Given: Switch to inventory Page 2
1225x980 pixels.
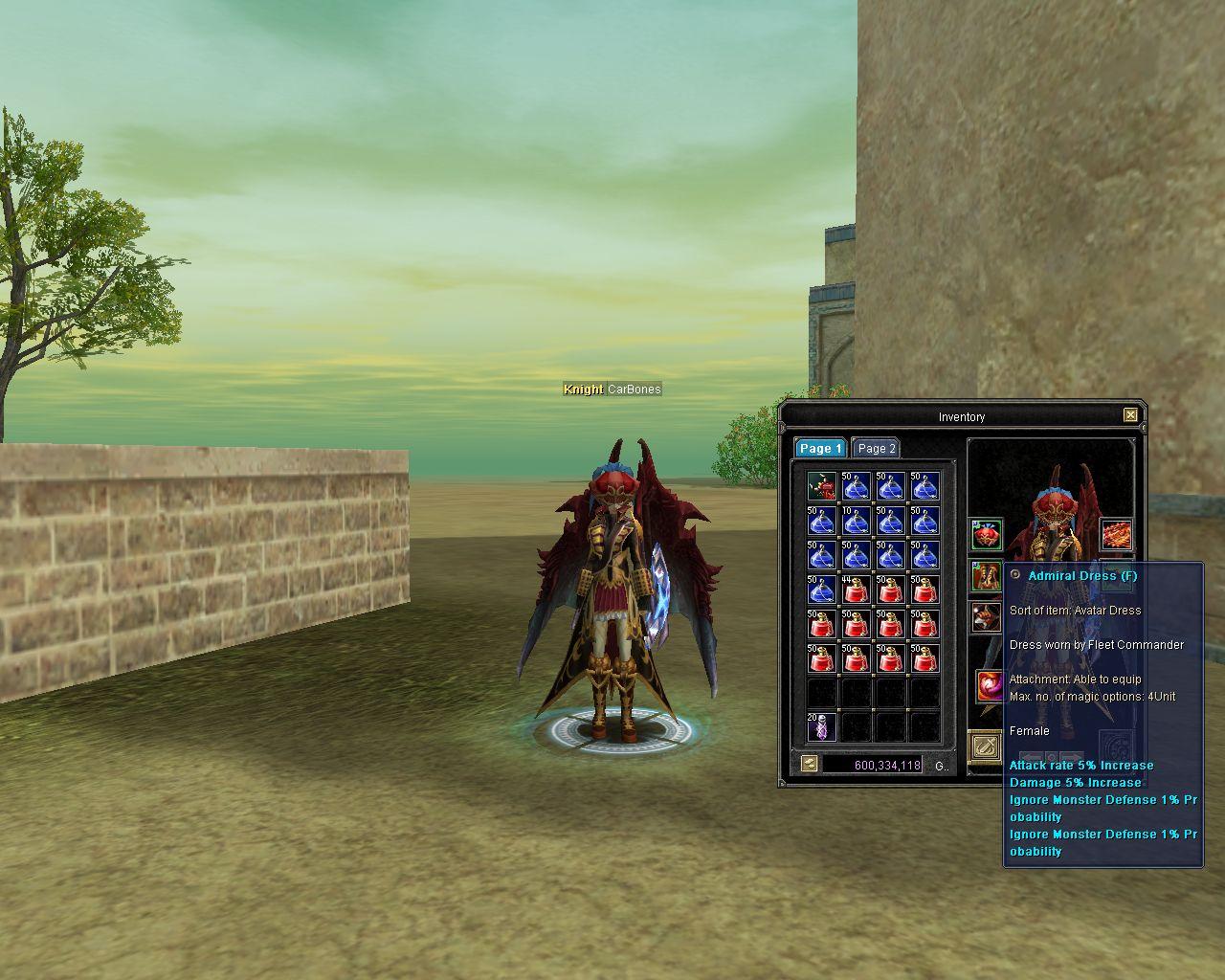Looking at the screenshot, I should click(876, 448).
